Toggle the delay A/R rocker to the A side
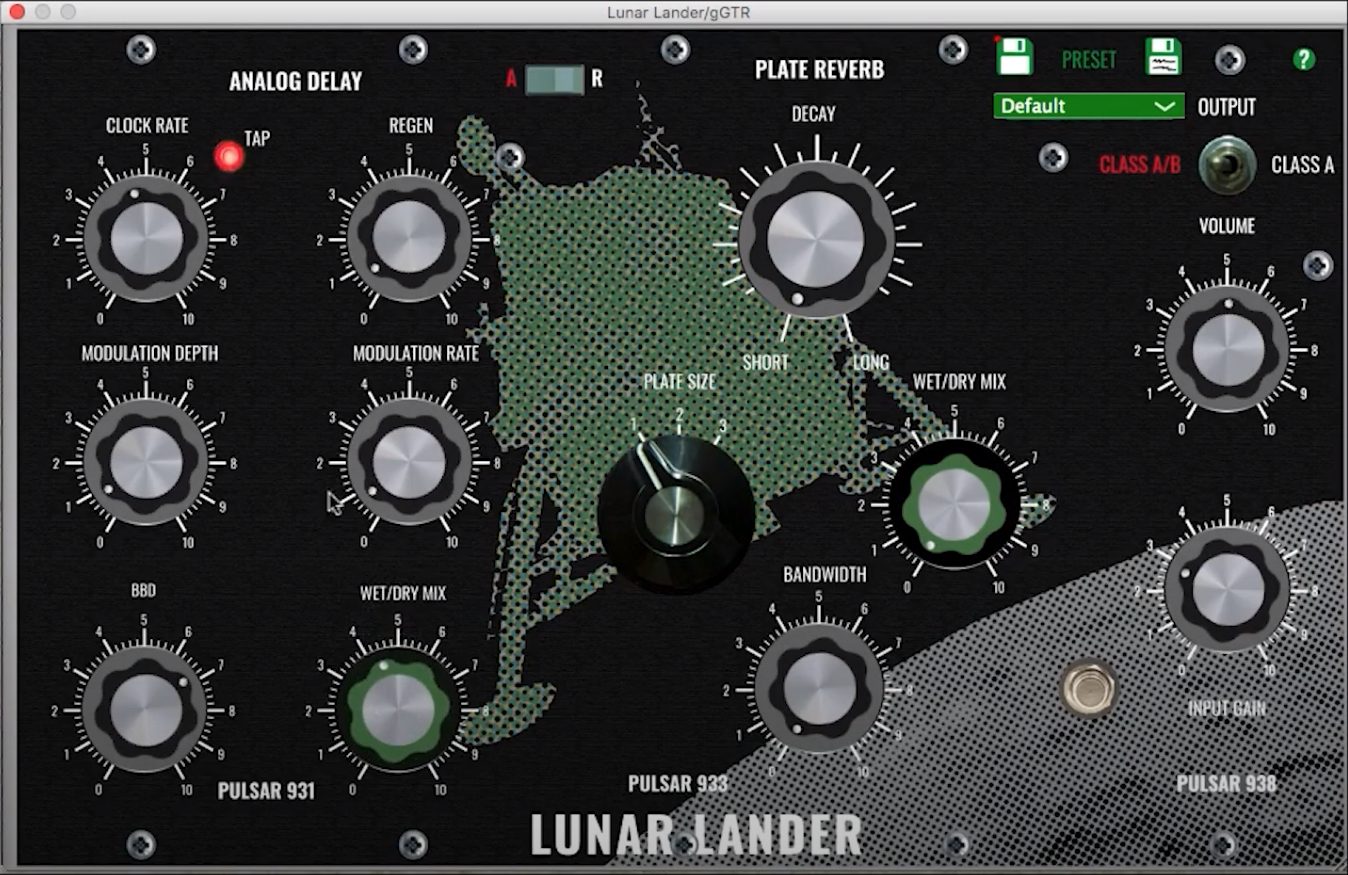 tap(537, 79)
